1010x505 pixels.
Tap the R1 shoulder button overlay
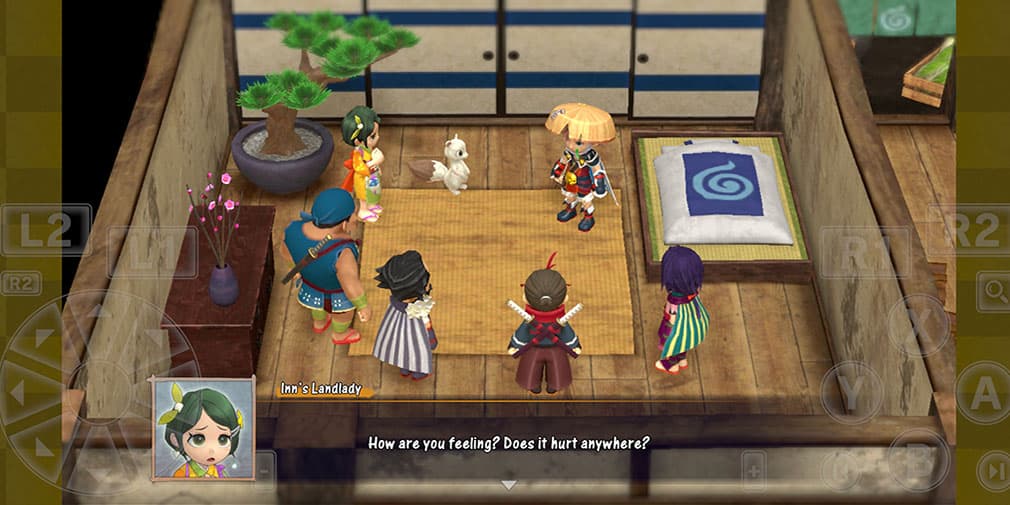(x=864, y=252)
